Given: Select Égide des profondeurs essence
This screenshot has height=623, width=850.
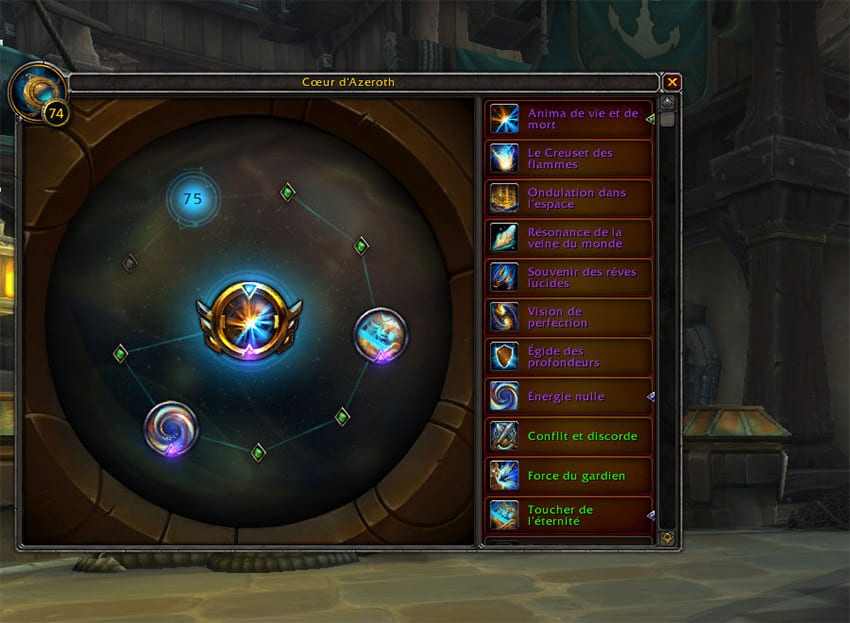Looking at the screenshot, I should pyautogui.click(x=569, y=356).
